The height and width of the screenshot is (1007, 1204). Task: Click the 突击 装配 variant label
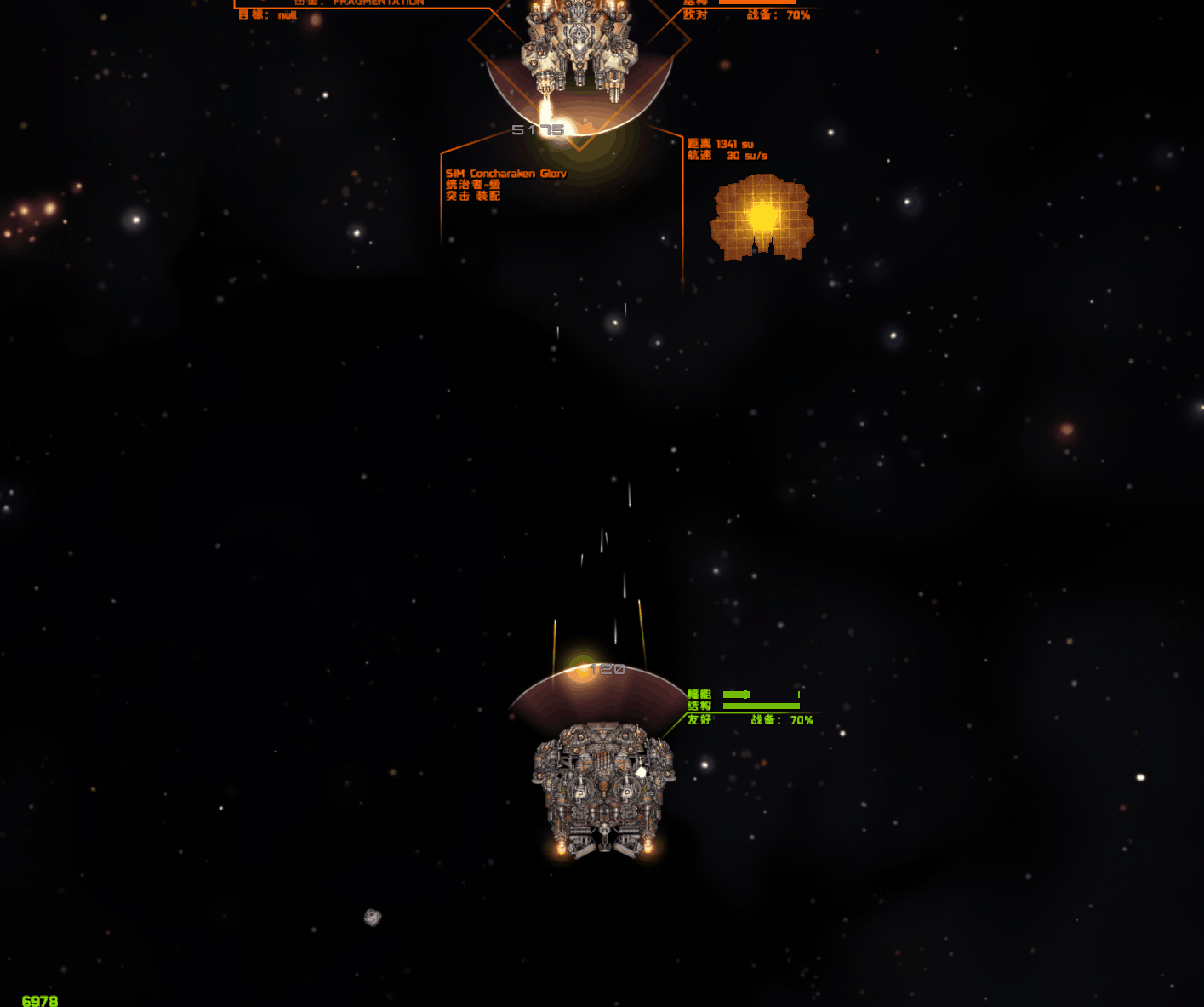[x=475, y=196]
